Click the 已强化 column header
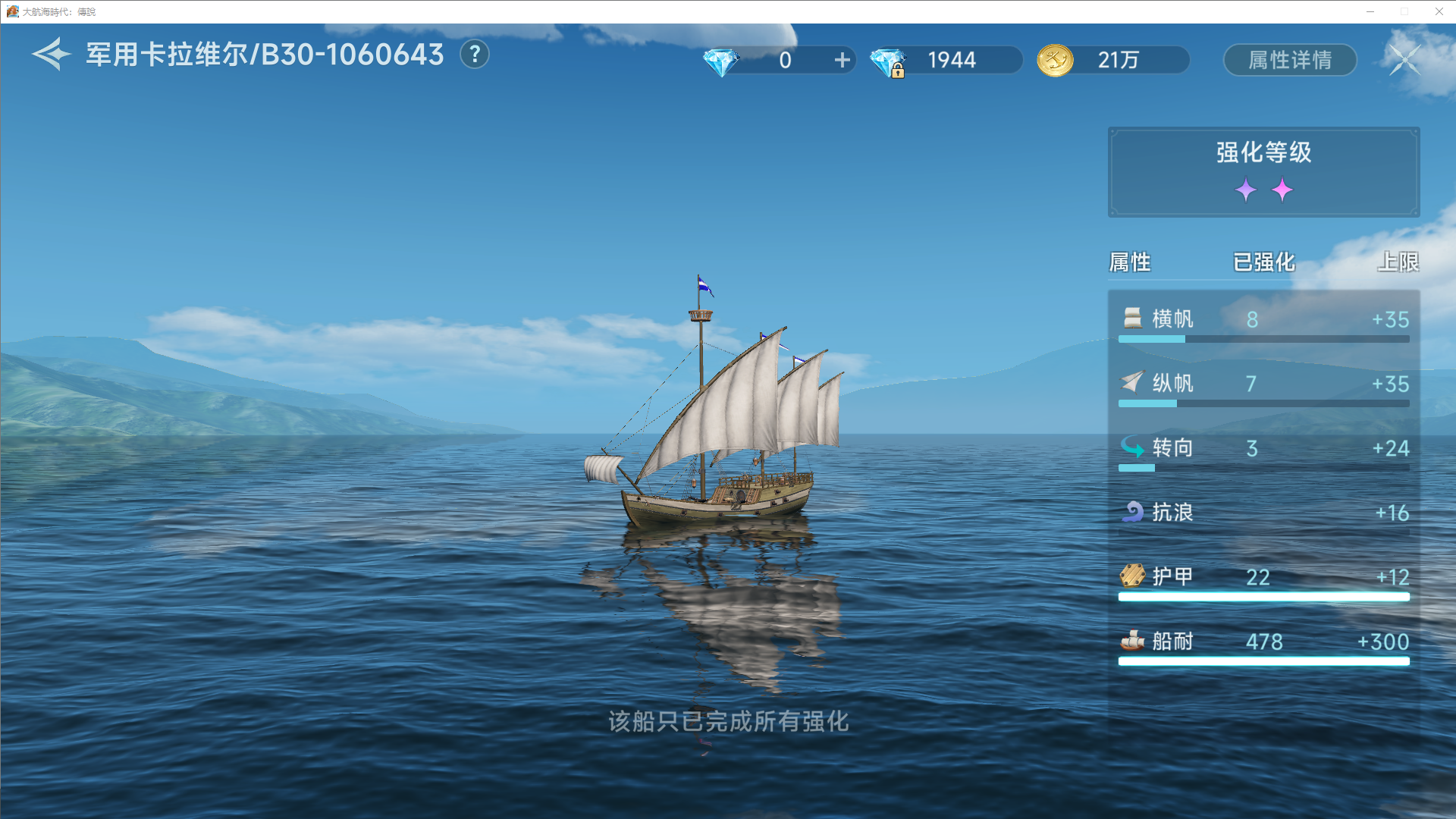Image resolution: width=1456 pixels, height=819 pixels. pyautogui.click(x=1263, y=262)
